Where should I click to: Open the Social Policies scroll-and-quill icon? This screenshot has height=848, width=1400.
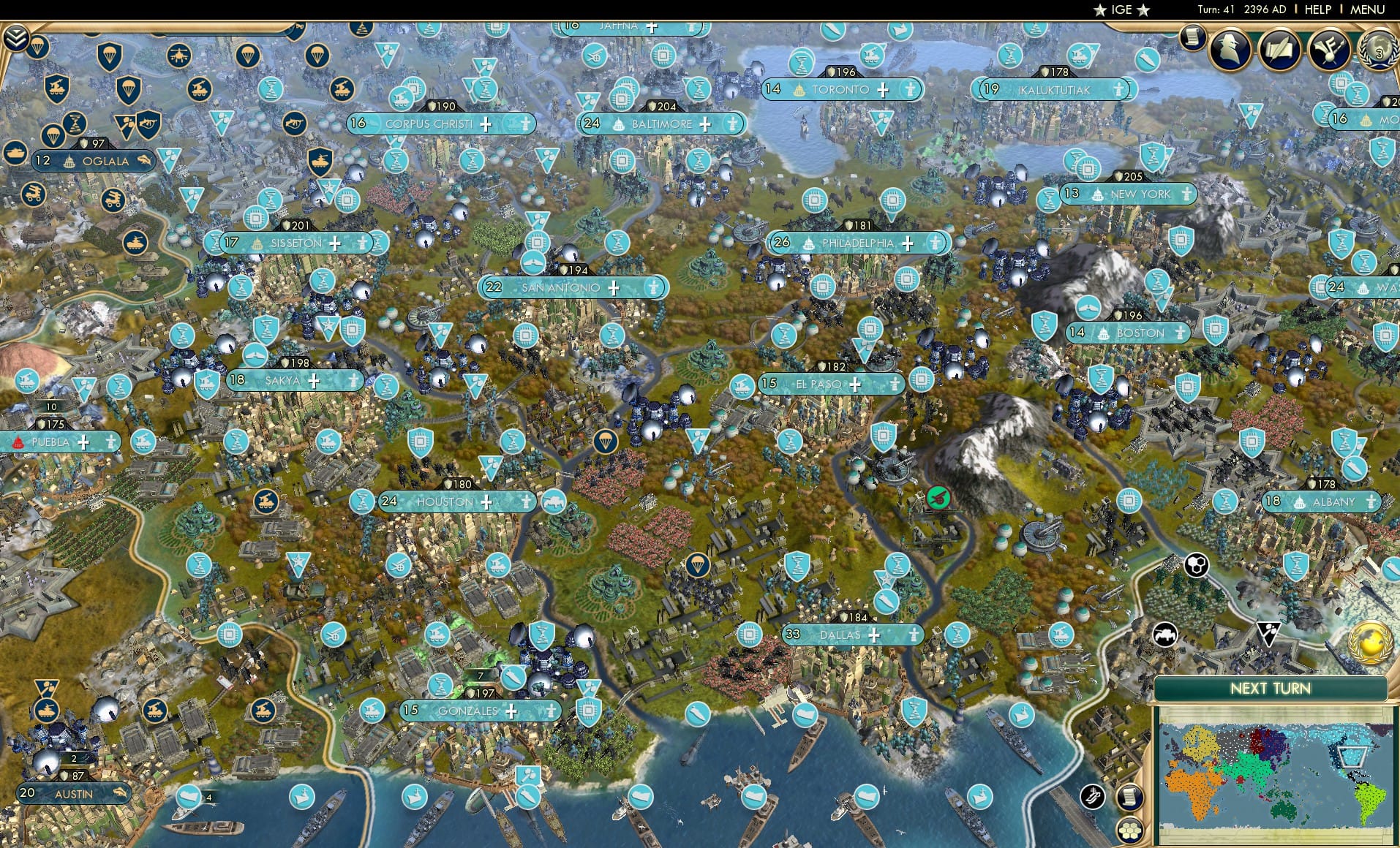pos(1279,51)
